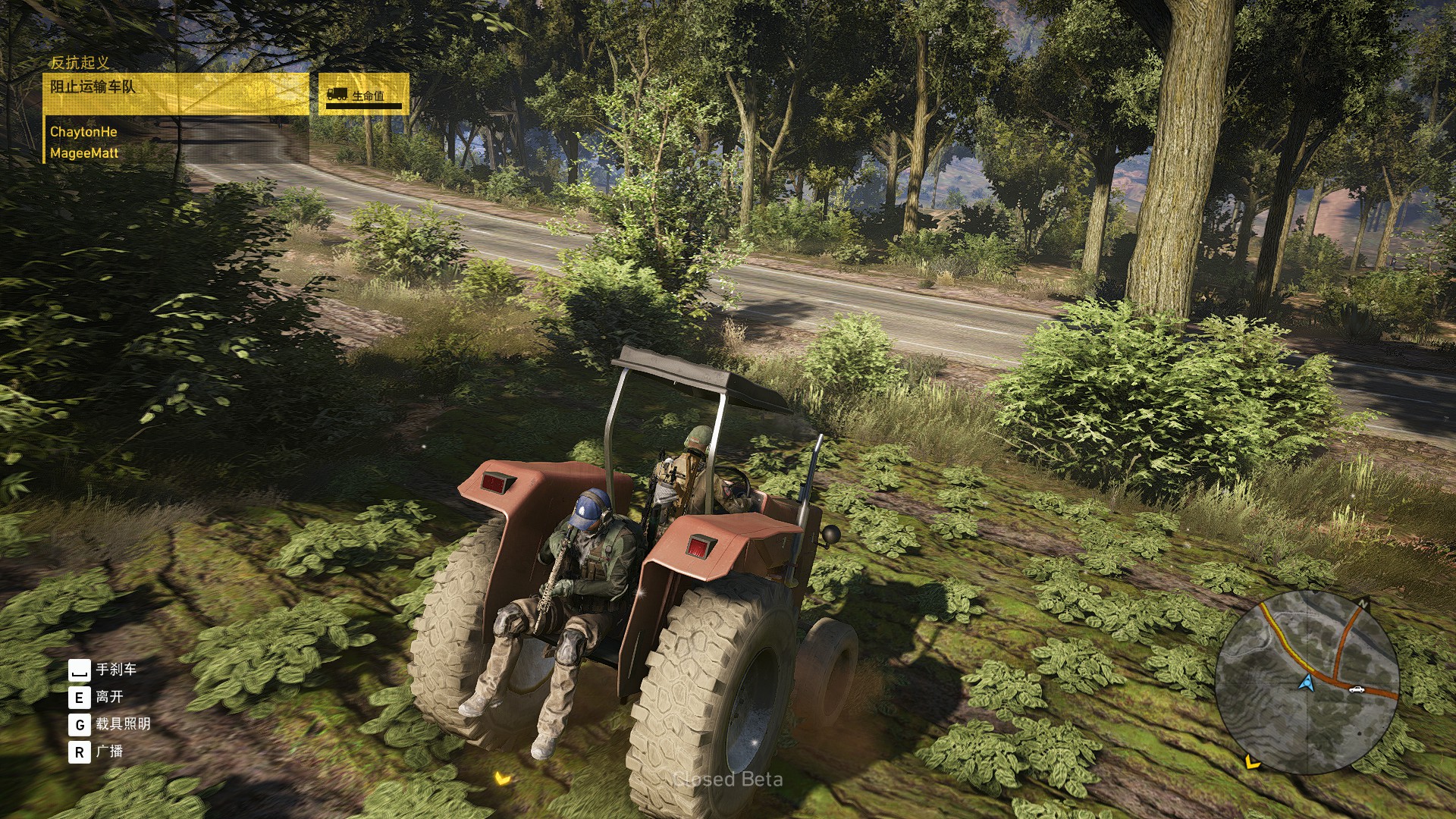1456x819 pixels.
Task: Click the convoy truck 生命值 indicator
Action: click(x=364, y=95)
